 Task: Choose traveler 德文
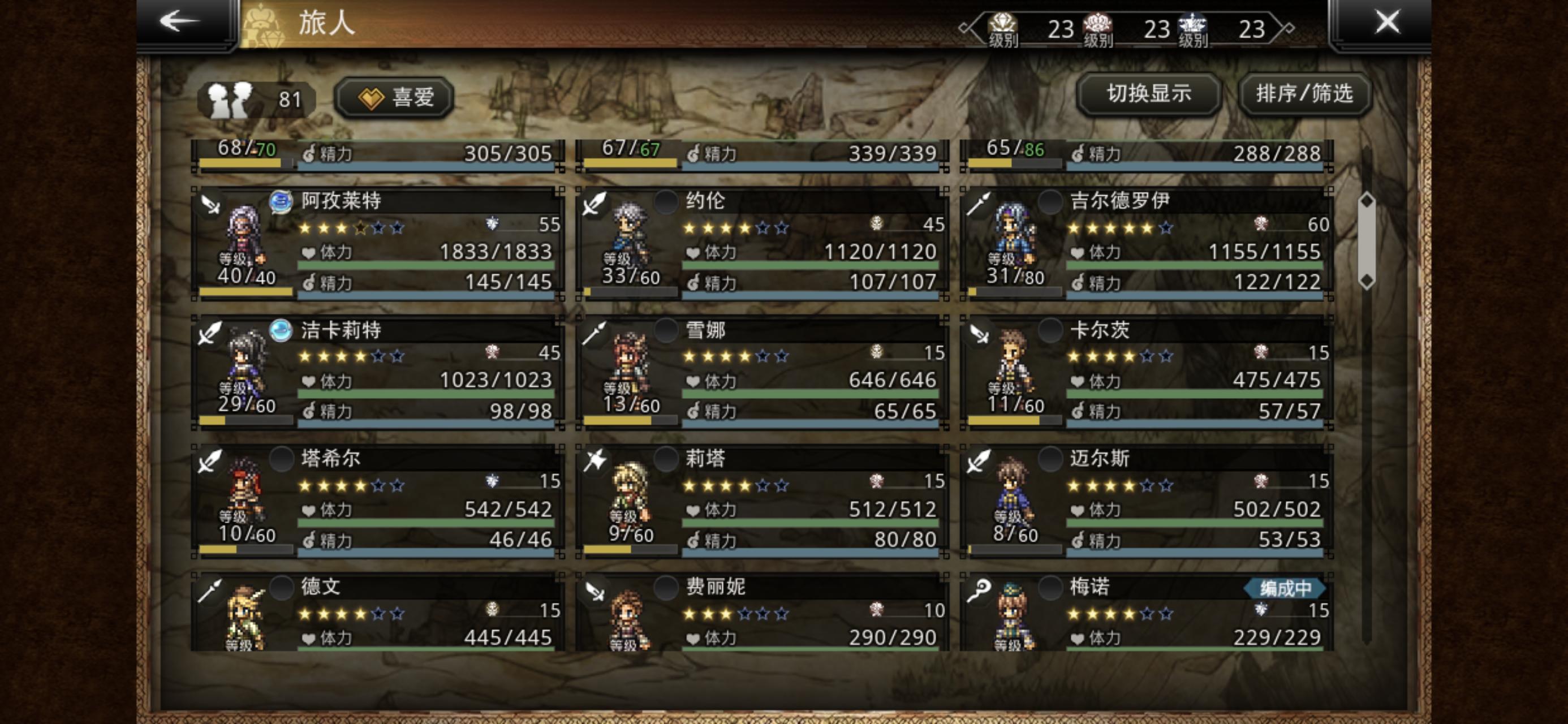(x=377, y=612)
